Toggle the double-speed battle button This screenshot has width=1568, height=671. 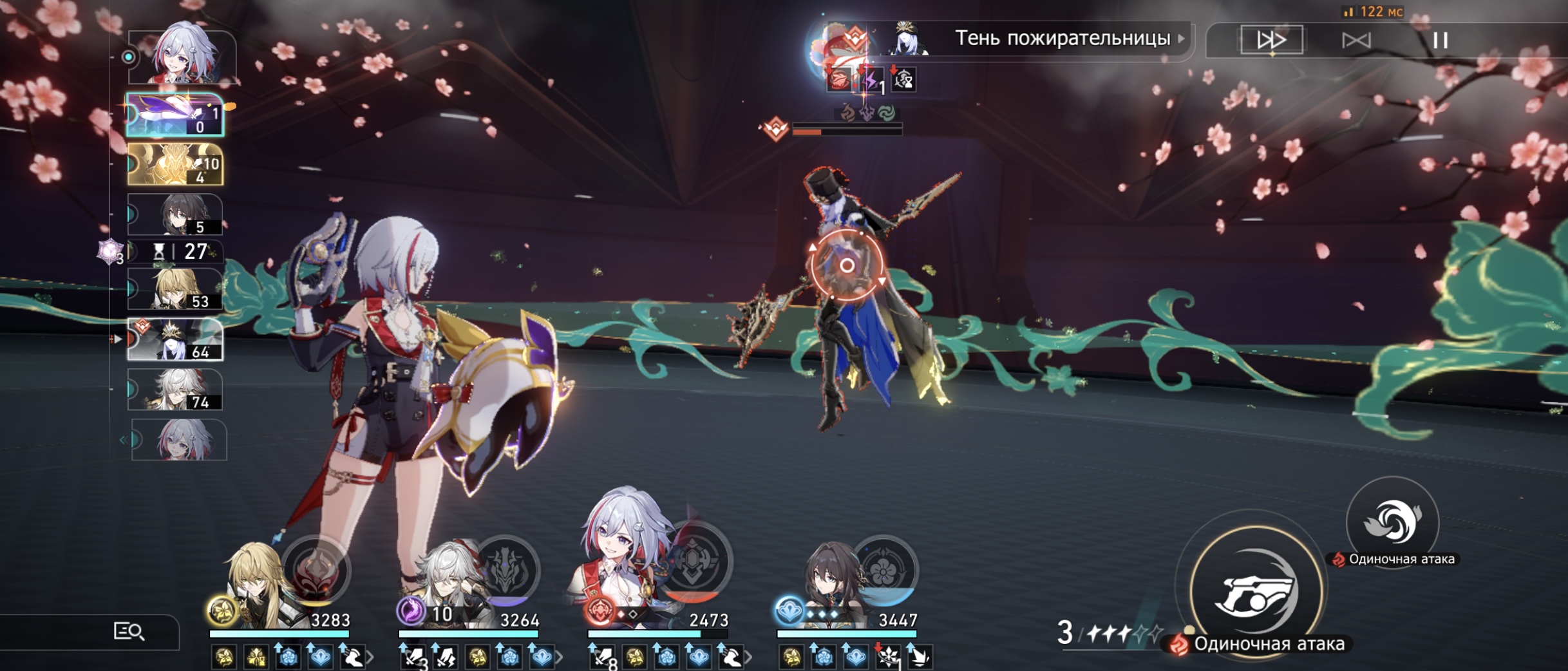pyautogui.click(x=1271, y=40)
